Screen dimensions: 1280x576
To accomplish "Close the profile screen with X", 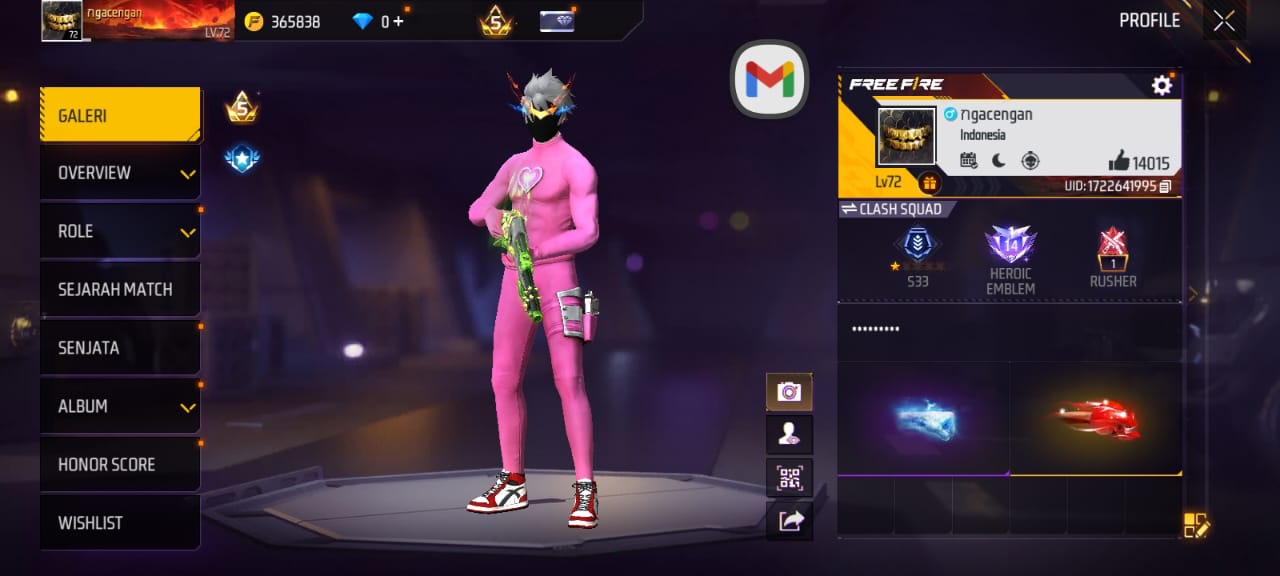I will tap(1224, 21).
